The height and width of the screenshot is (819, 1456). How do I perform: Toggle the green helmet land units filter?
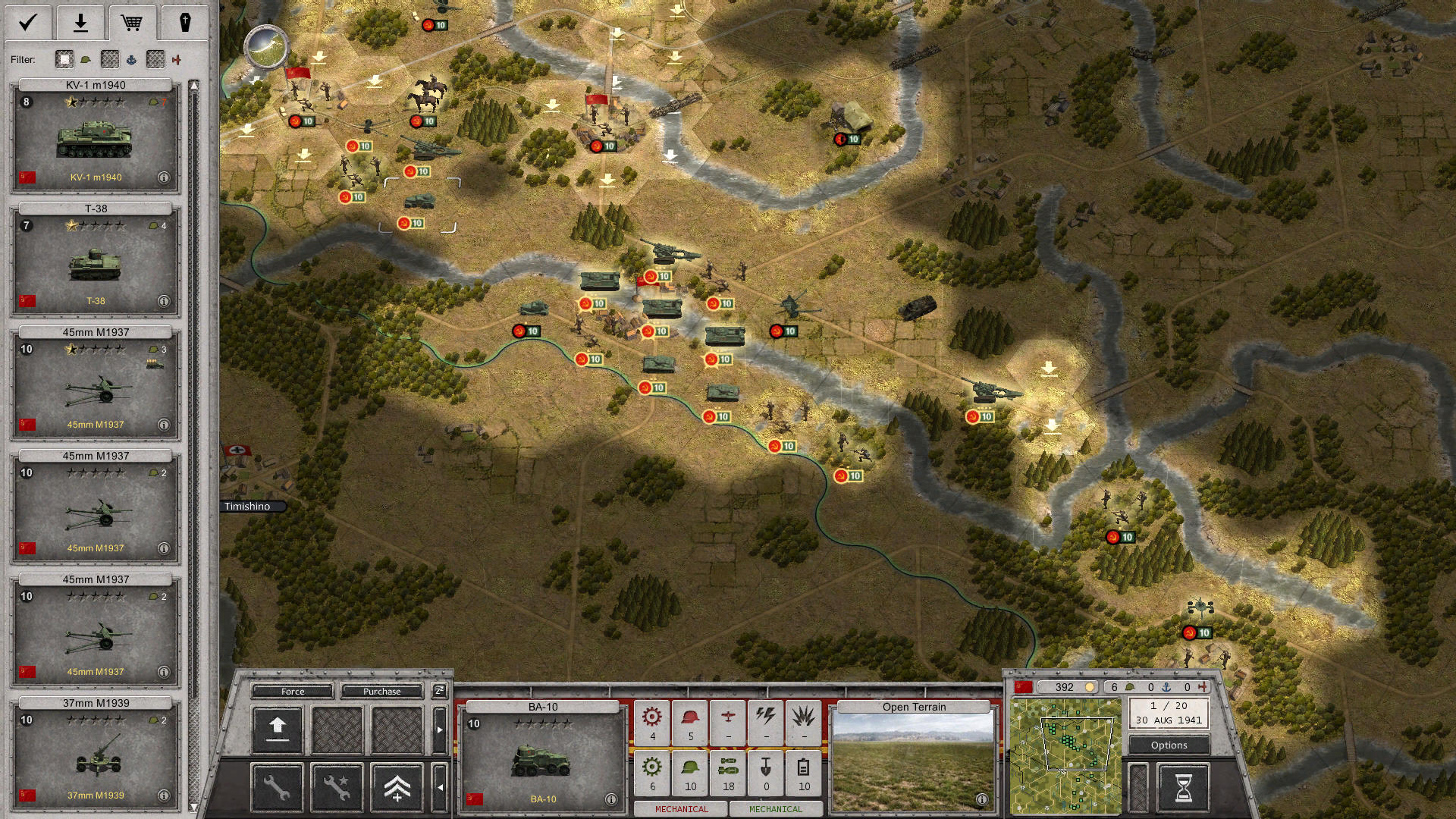click(x=86, y=60)
